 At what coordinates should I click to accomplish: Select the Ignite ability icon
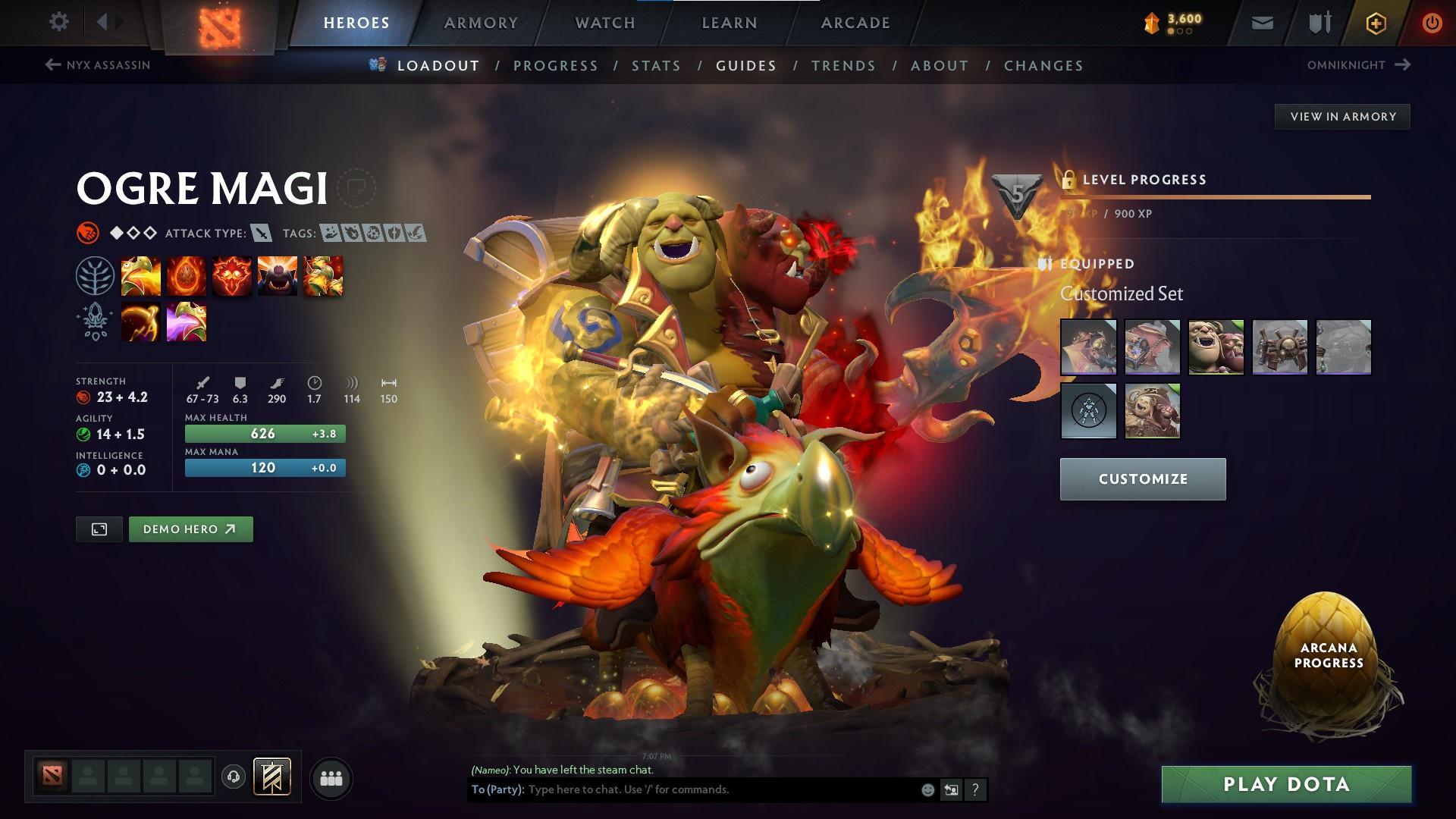(x=187, y=275)
